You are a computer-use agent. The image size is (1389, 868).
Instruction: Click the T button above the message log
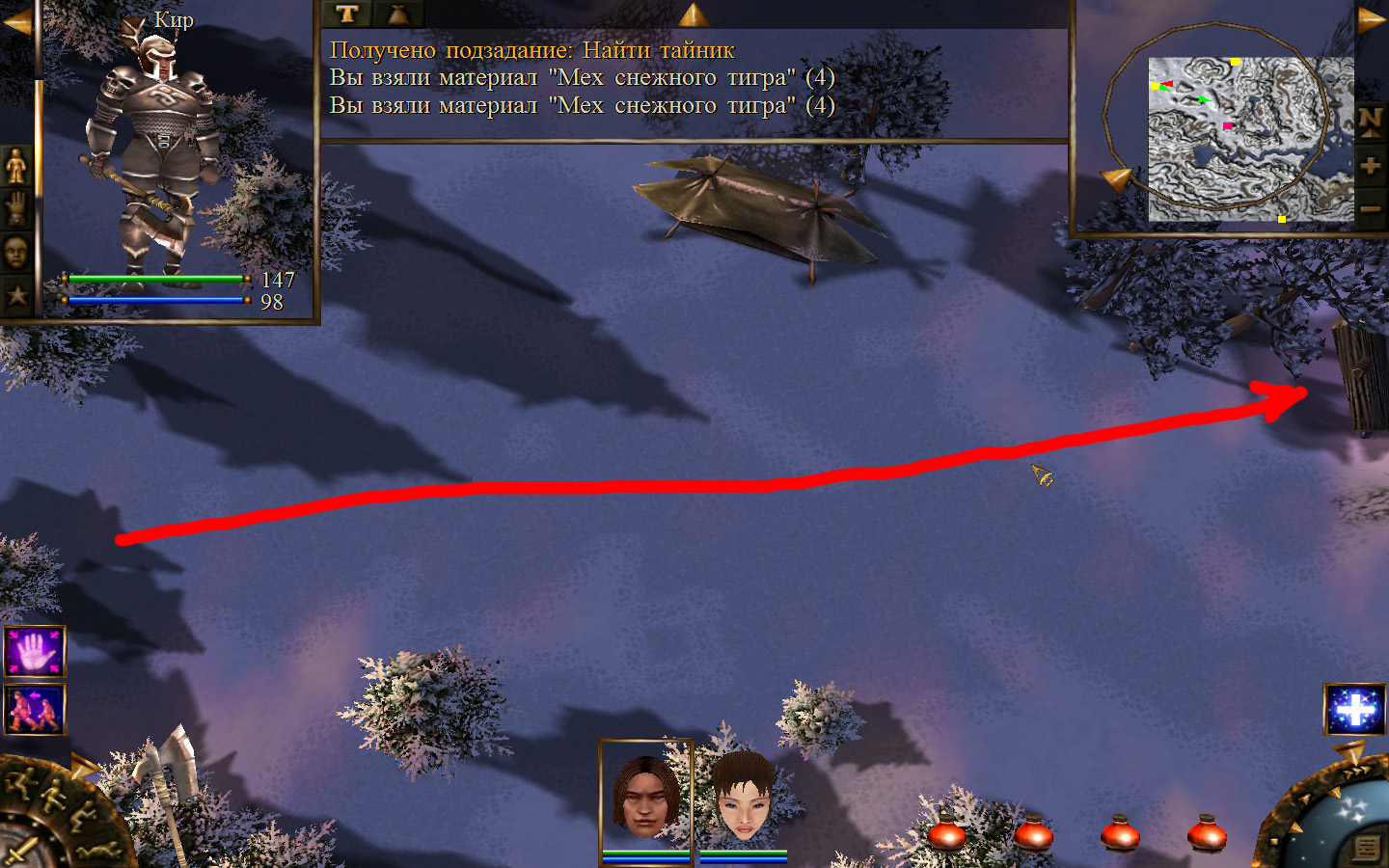tap(346, 14)
